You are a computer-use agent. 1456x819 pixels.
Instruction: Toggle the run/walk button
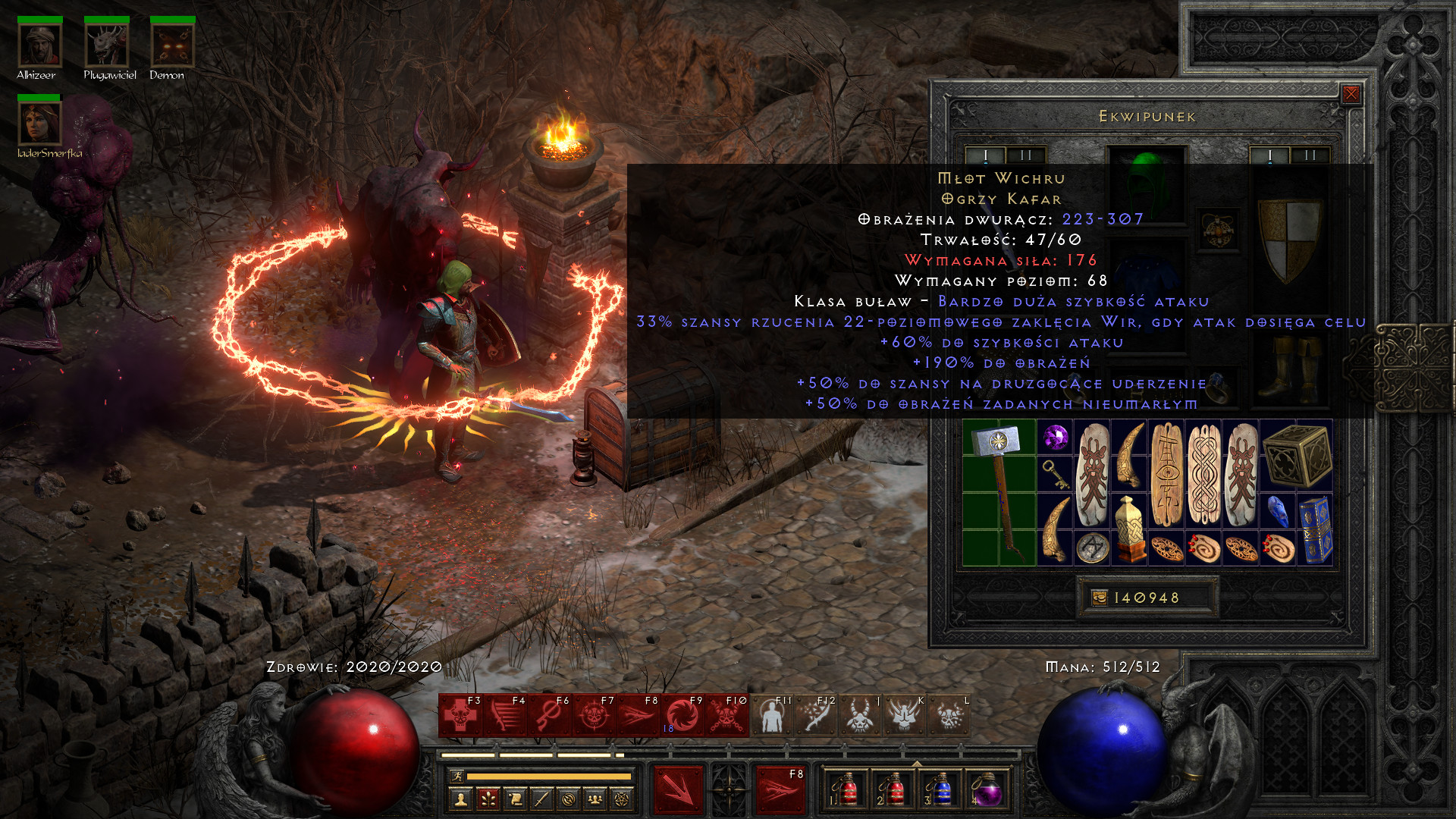(x=457, y=776)
